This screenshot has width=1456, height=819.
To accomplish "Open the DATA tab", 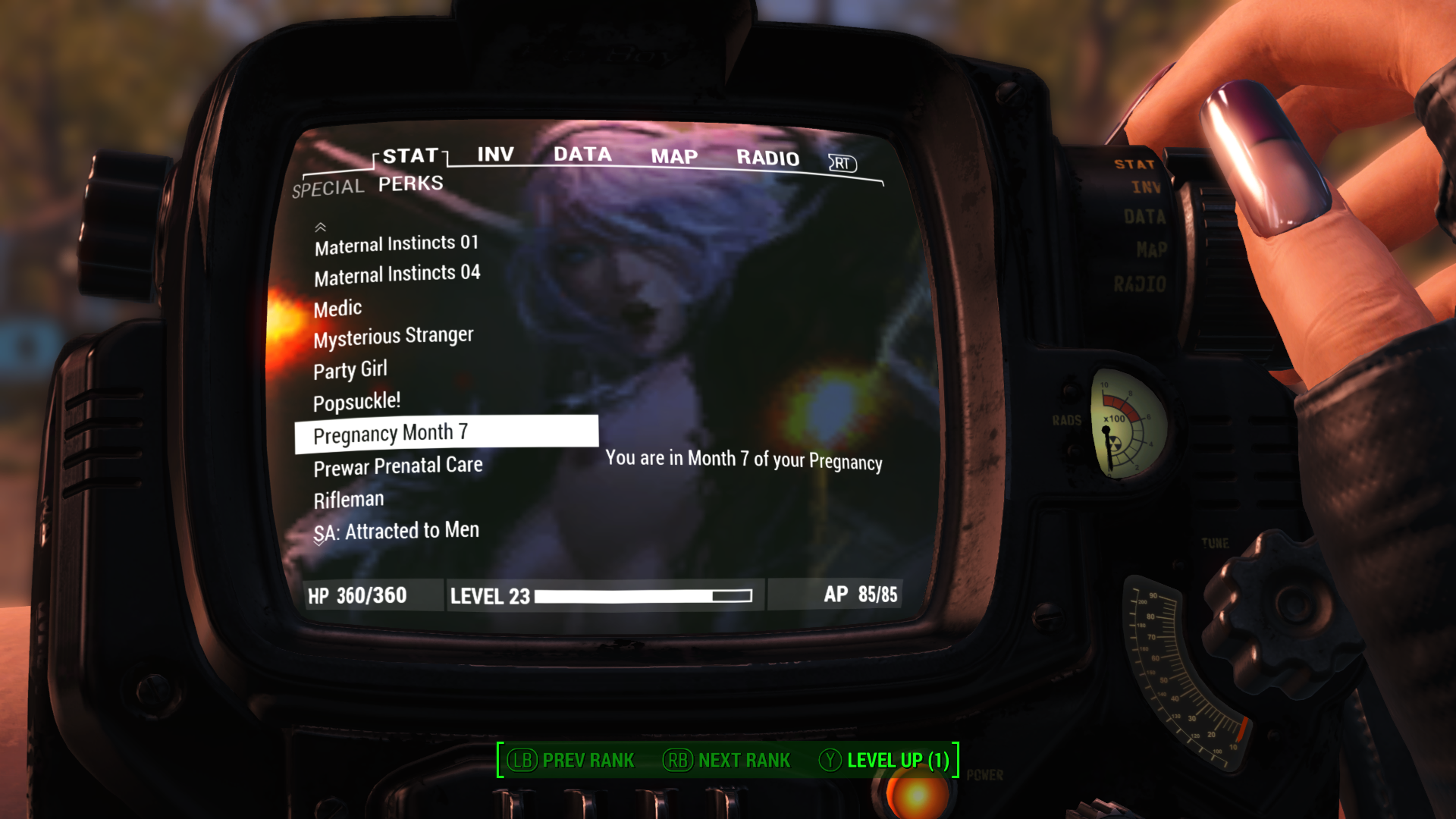I will tap(582, 155).
